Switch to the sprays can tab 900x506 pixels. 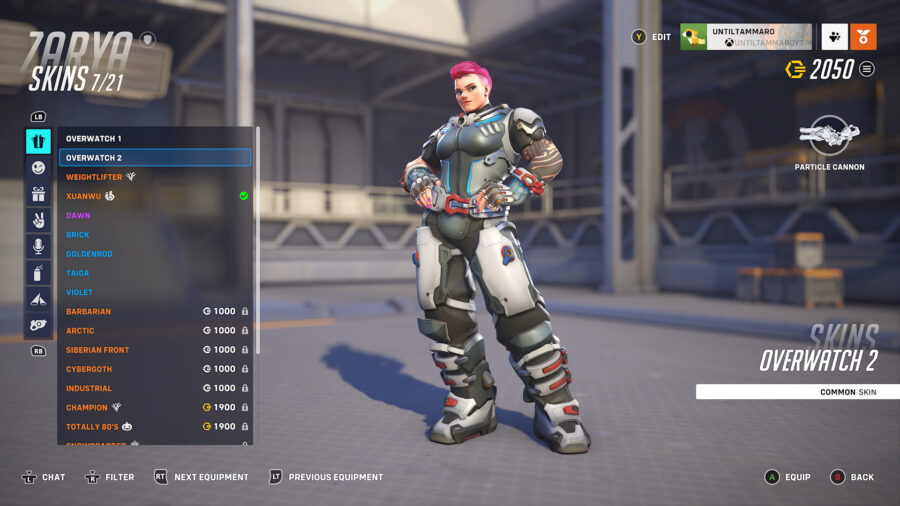pyautogui.click(x=38, y=272)
